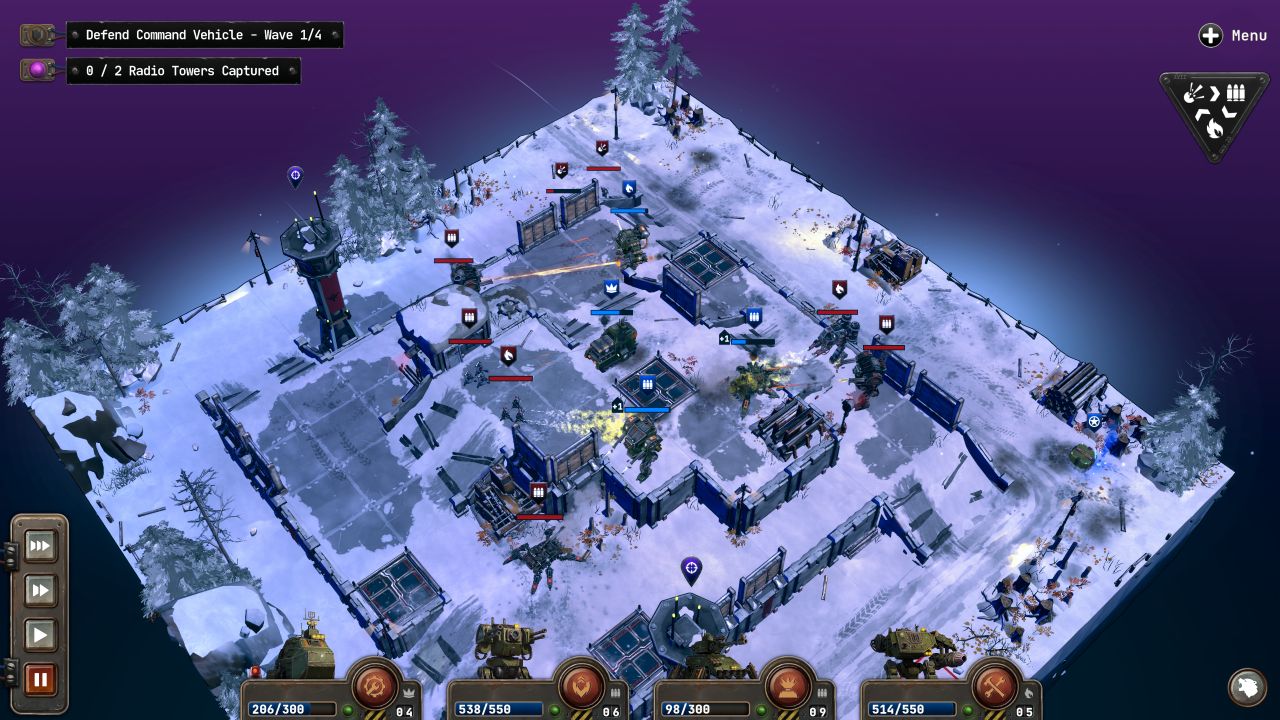Toggle normal play speed
Image resolution: width=1280 pixels, height=720 pixels.
click(x=40, y=634)
